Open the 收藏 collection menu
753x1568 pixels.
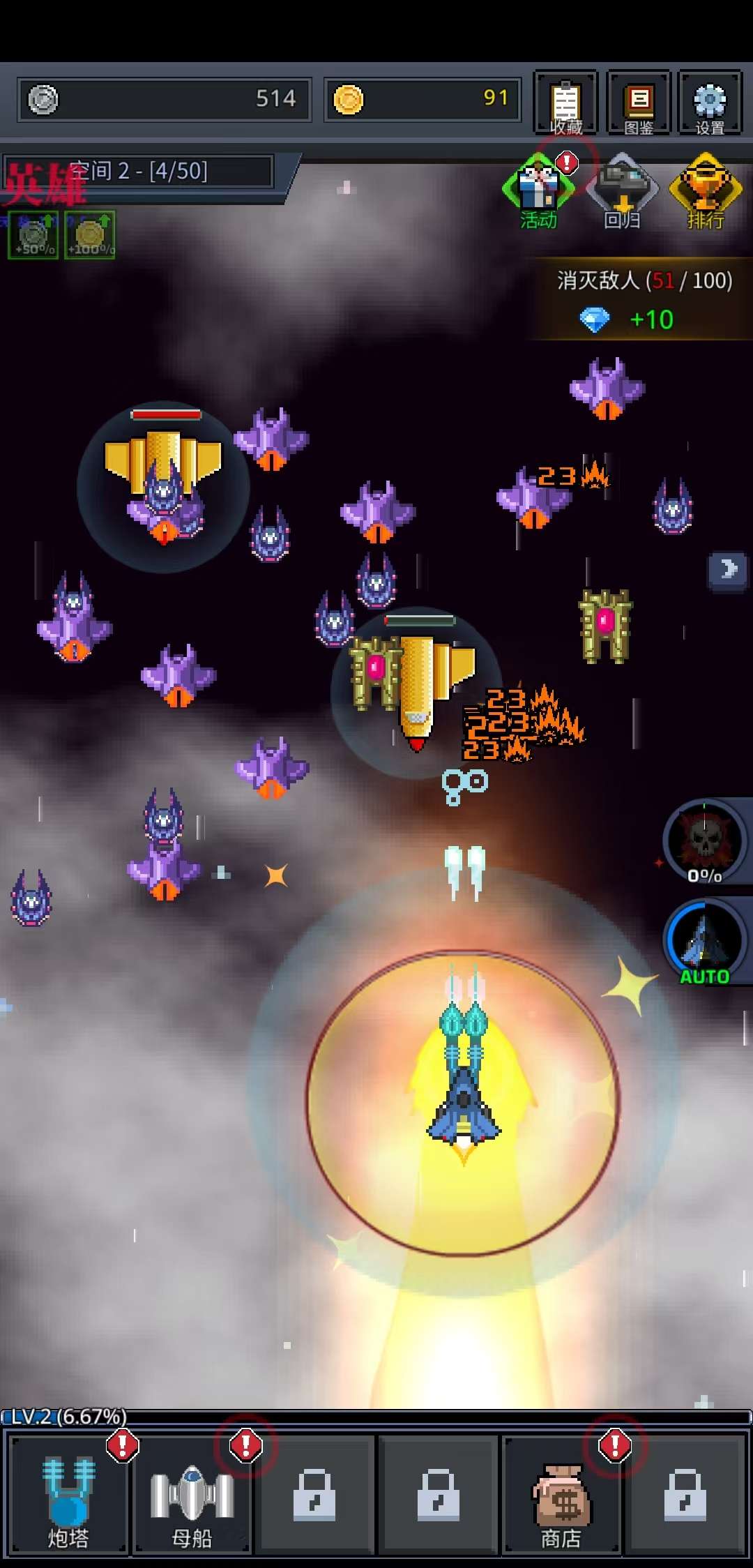coord(565,103)
